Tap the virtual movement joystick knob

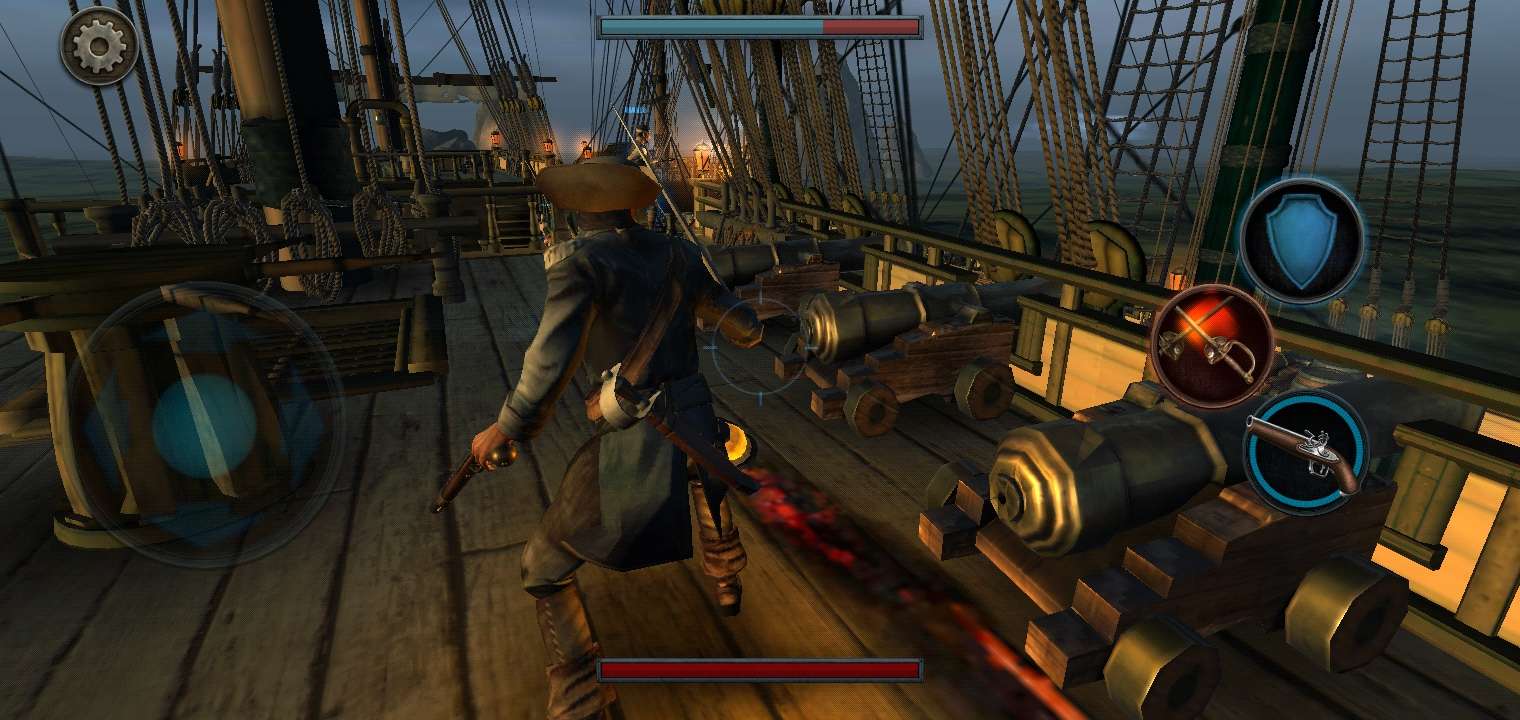coord(205,425)
